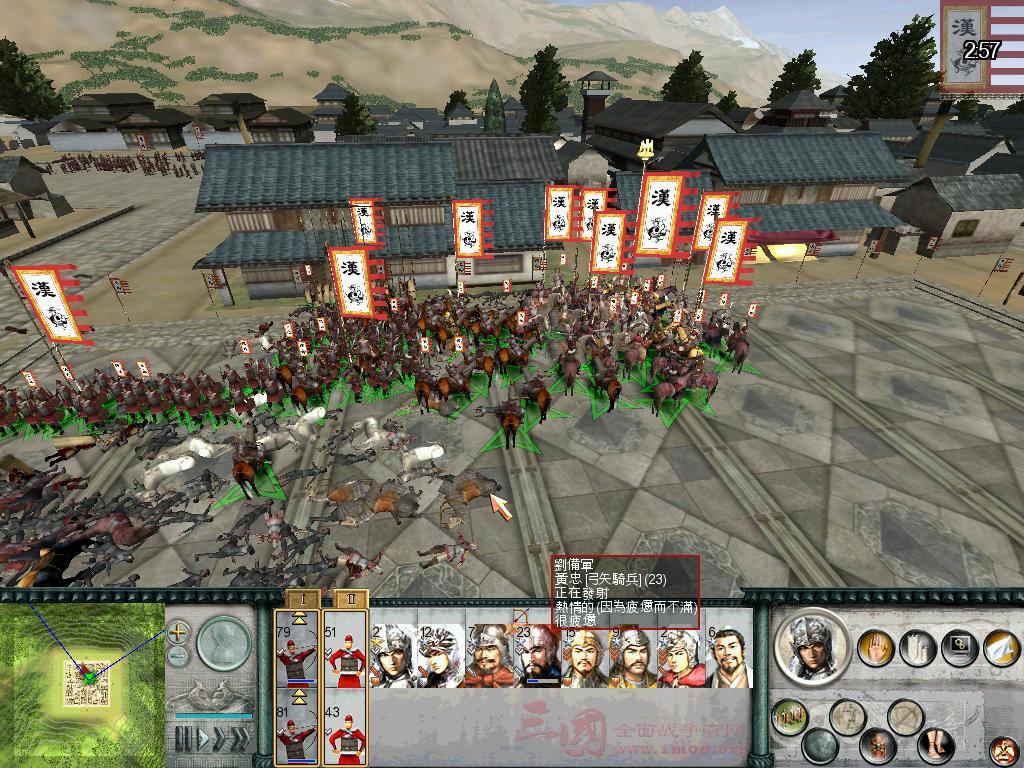Zoom in the minimap with plus button
This screenshot has width=1024, height=768.
pos(178,633)
